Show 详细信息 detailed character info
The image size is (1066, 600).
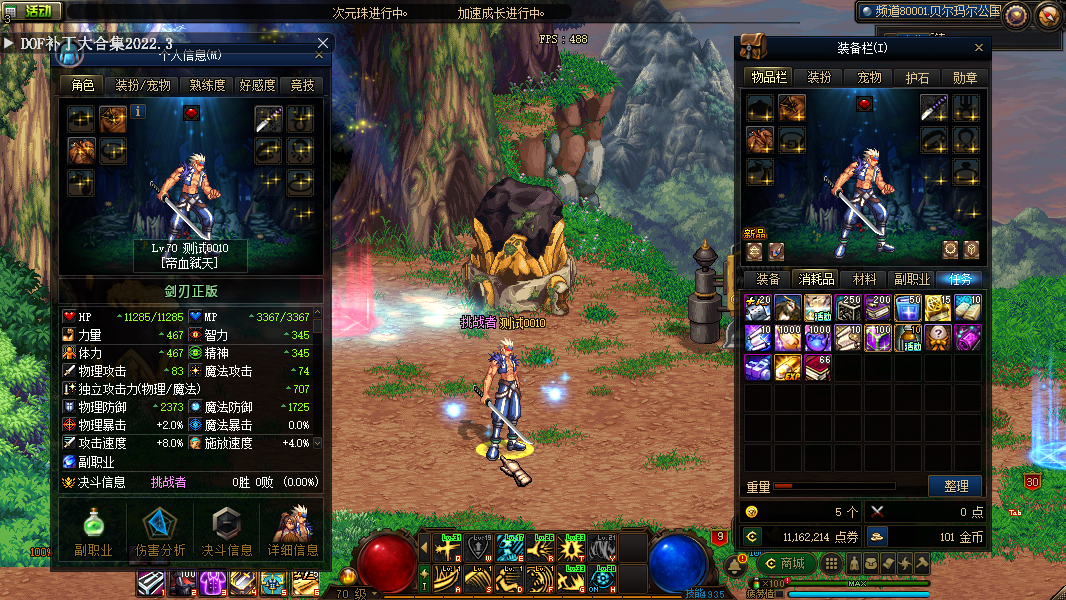tap(293, 530)
